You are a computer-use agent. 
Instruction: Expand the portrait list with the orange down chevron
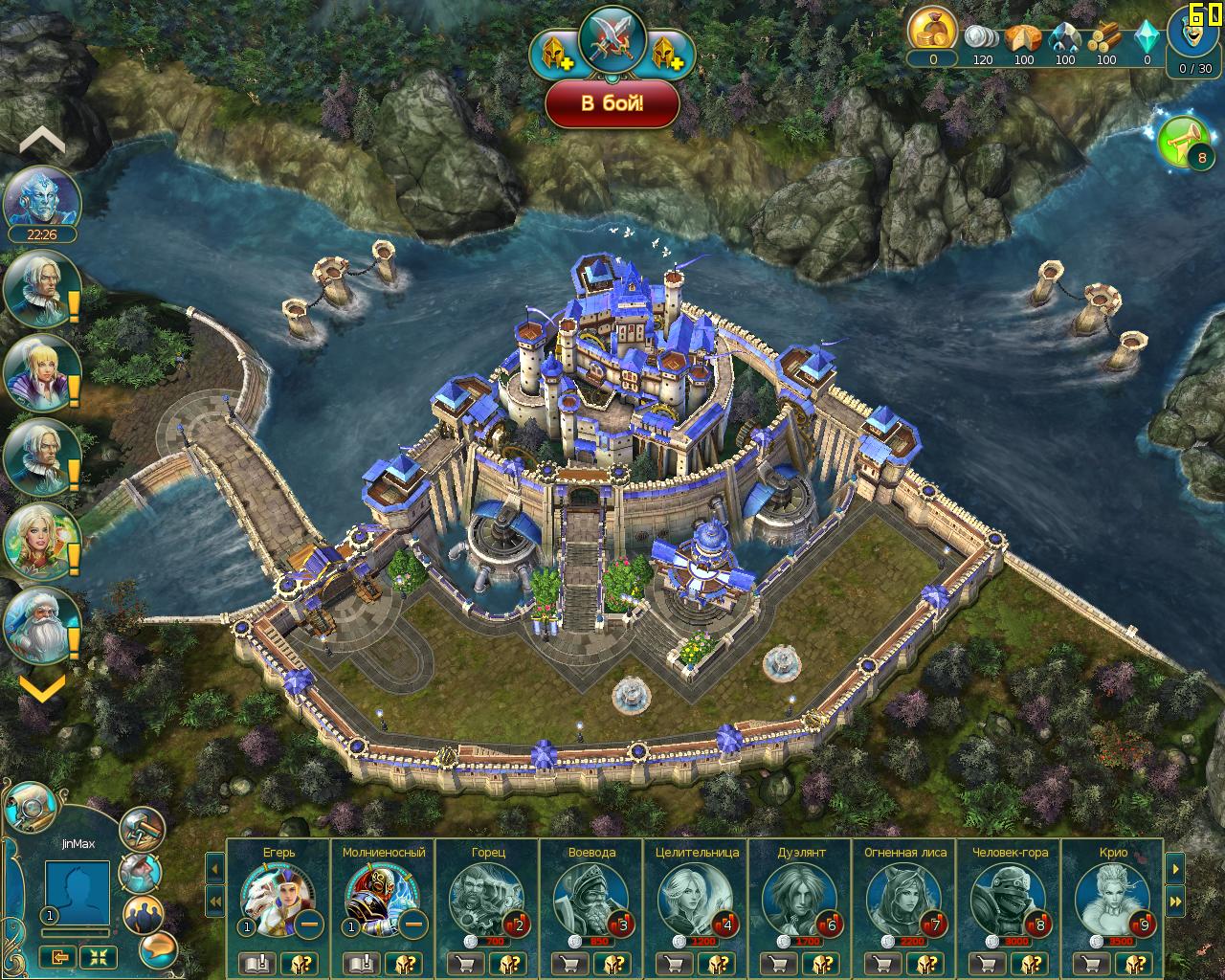pyautogui.click(x=42, y=685)
